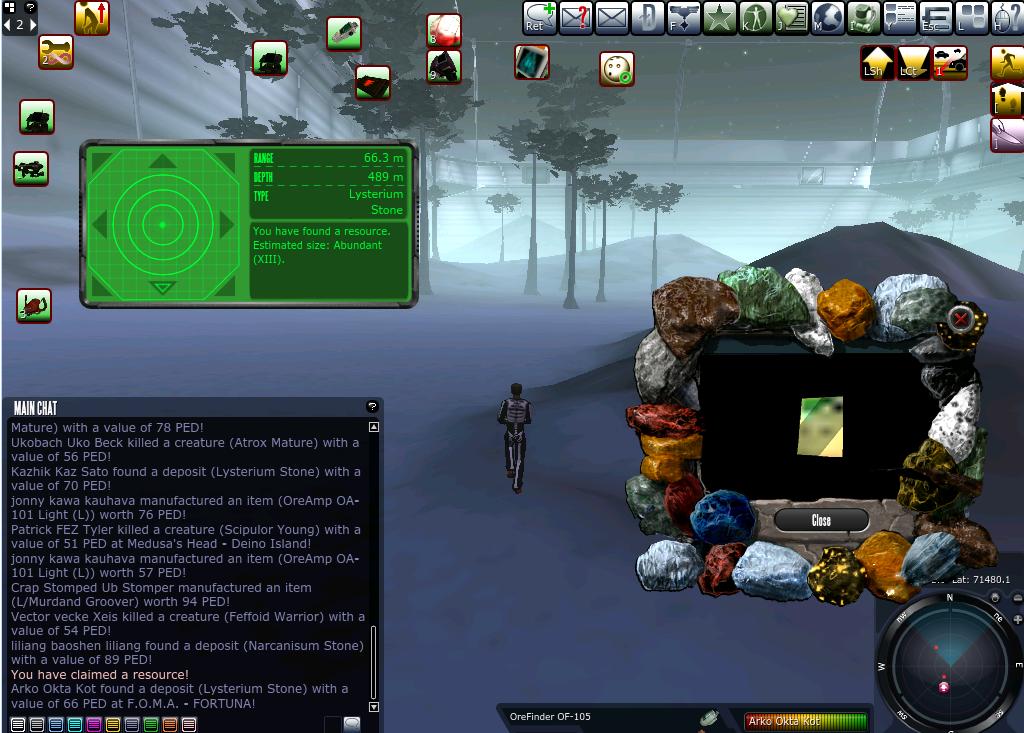Click the speech bubble with green plus
Viewport: 1024px width, 733px height.
[540, 18]
